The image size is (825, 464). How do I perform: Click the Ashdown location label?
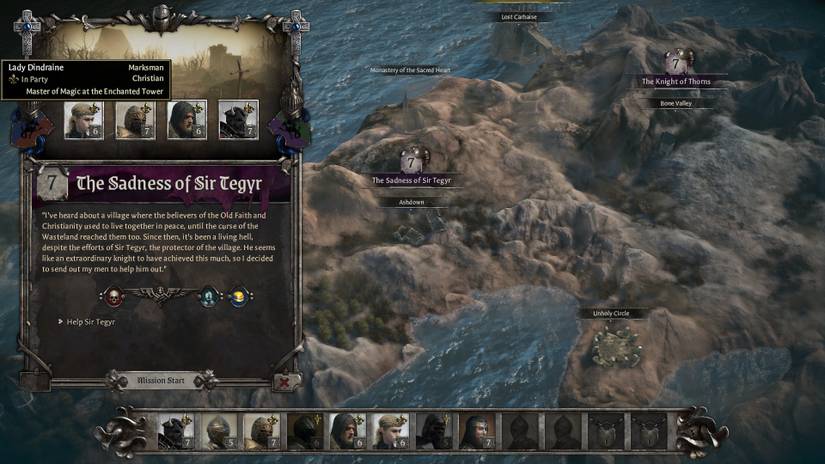tap(411, 201)
